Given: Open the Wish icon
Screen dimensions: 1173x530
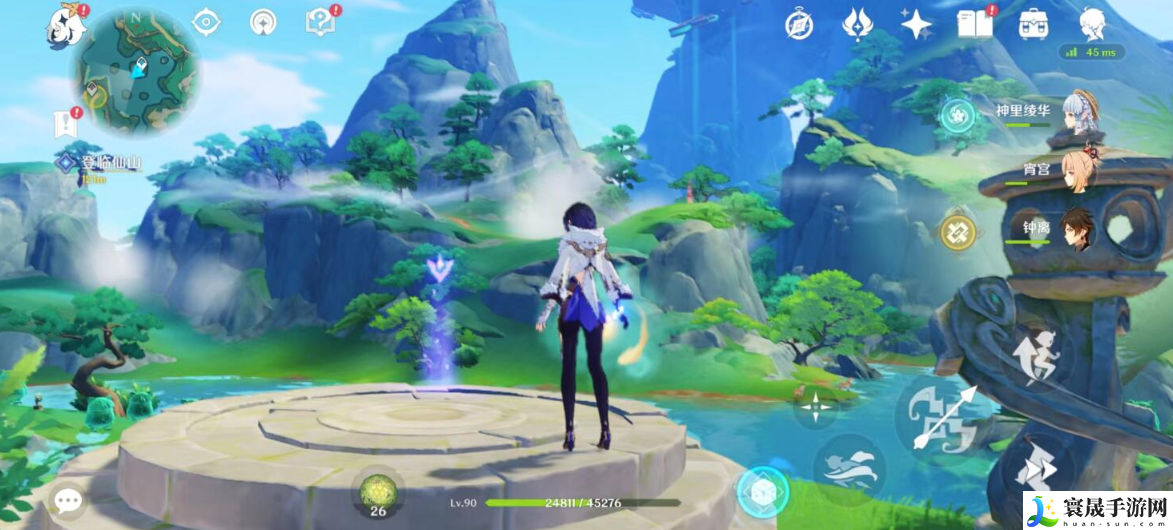Looking at the screenshot, I should (857, 24).
